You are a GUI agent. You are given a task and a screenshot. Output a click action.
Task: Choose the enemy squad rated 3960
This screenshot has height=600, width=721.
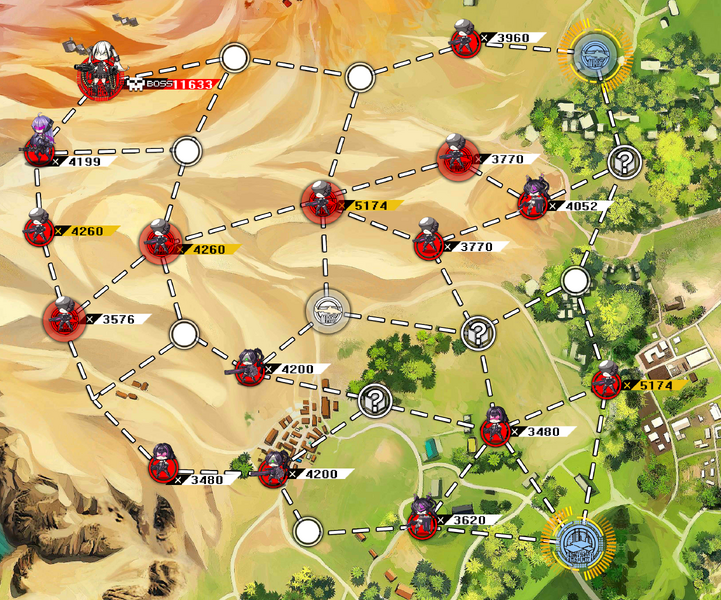click(464, 41)
